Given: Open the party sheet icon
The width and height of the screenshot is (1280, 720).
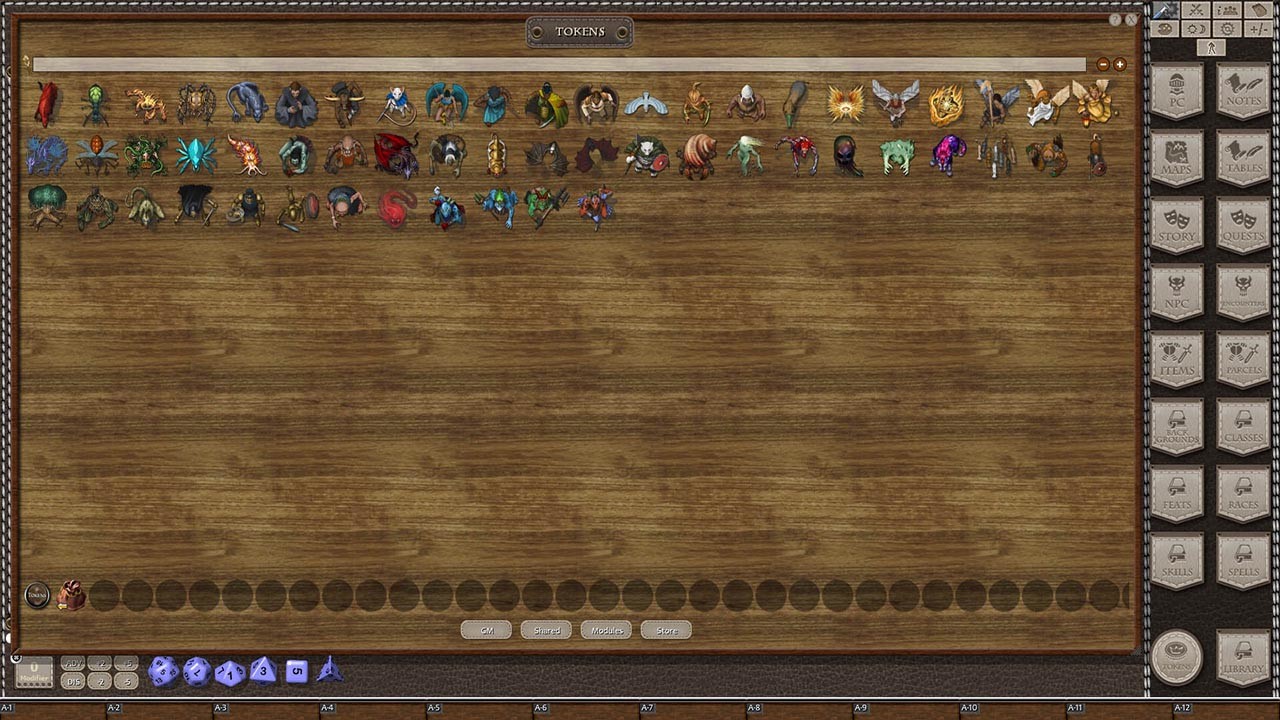Looking at the screenshot, I should (1225, 10).
